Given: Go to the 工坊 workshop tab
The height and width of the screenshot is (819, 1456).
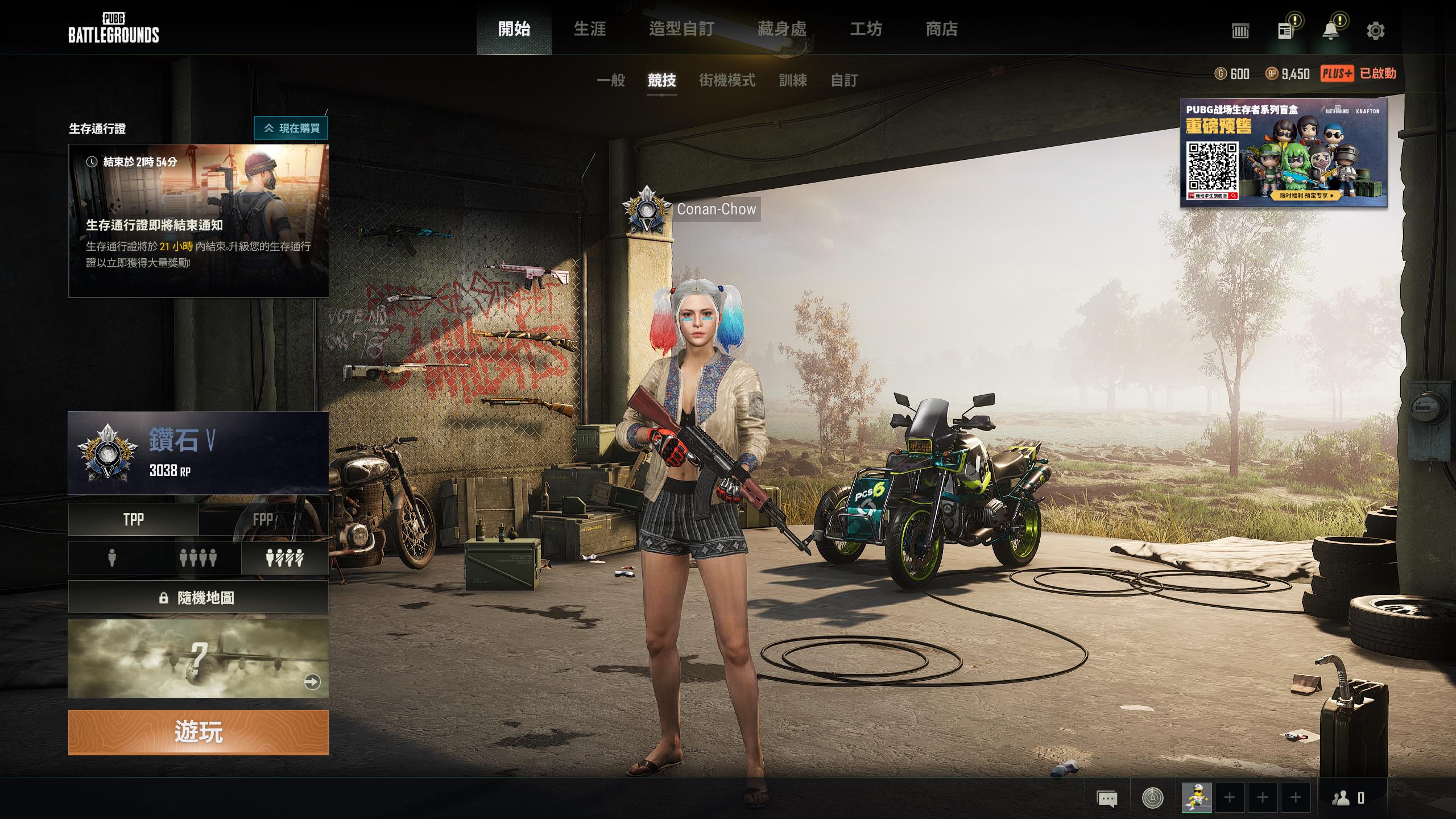Looking at the screenshot, I should point(866,29).
